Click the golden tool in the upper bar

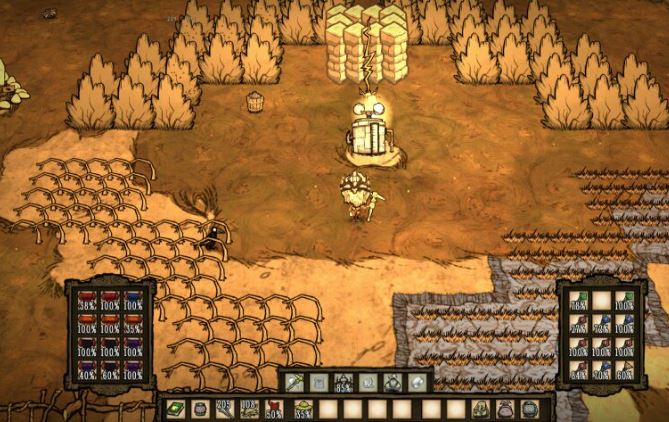297,382
